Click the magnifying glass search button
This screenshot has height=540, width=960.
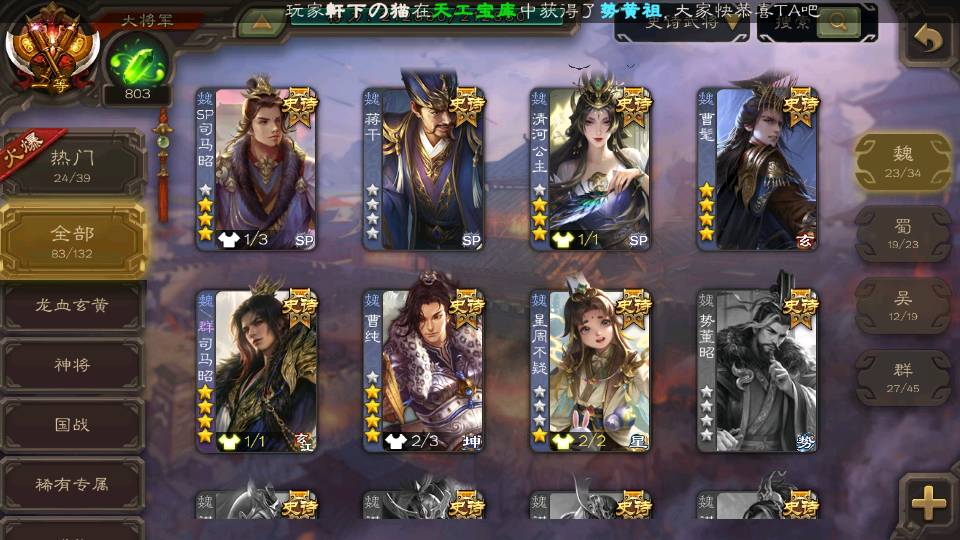click(x=838, y=22)
